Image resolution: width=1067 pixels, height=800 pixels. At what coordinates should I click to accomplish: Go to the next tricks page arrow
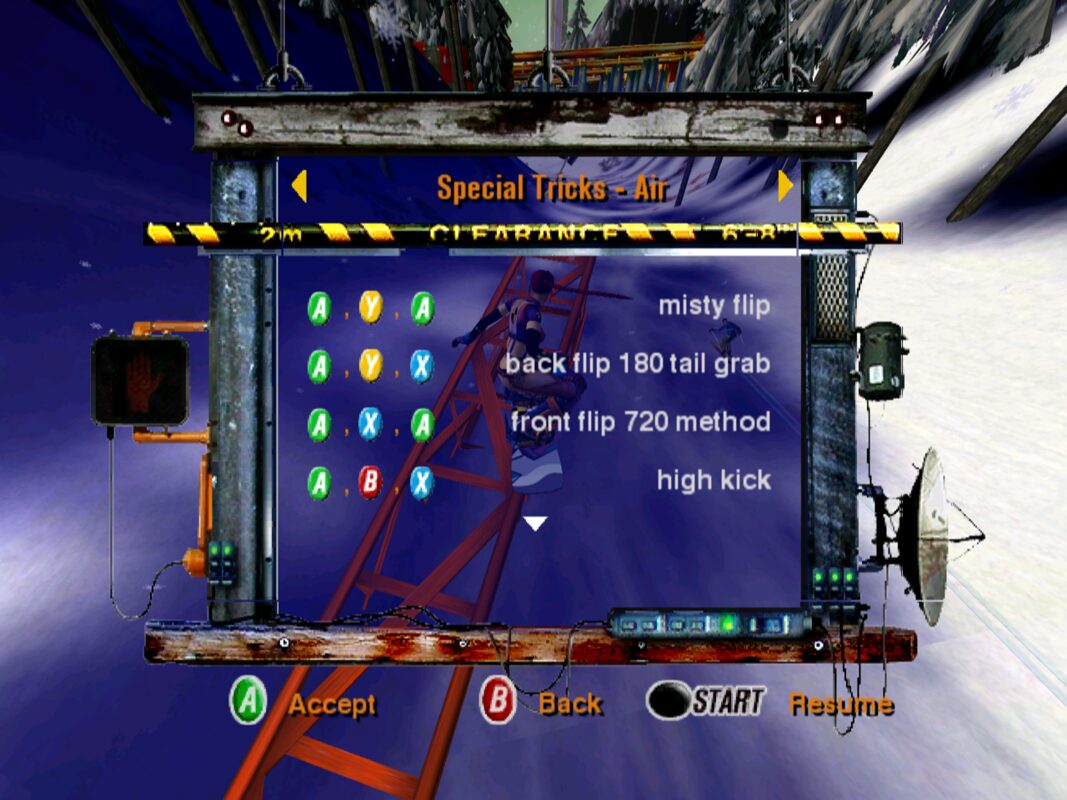(786, 186)
